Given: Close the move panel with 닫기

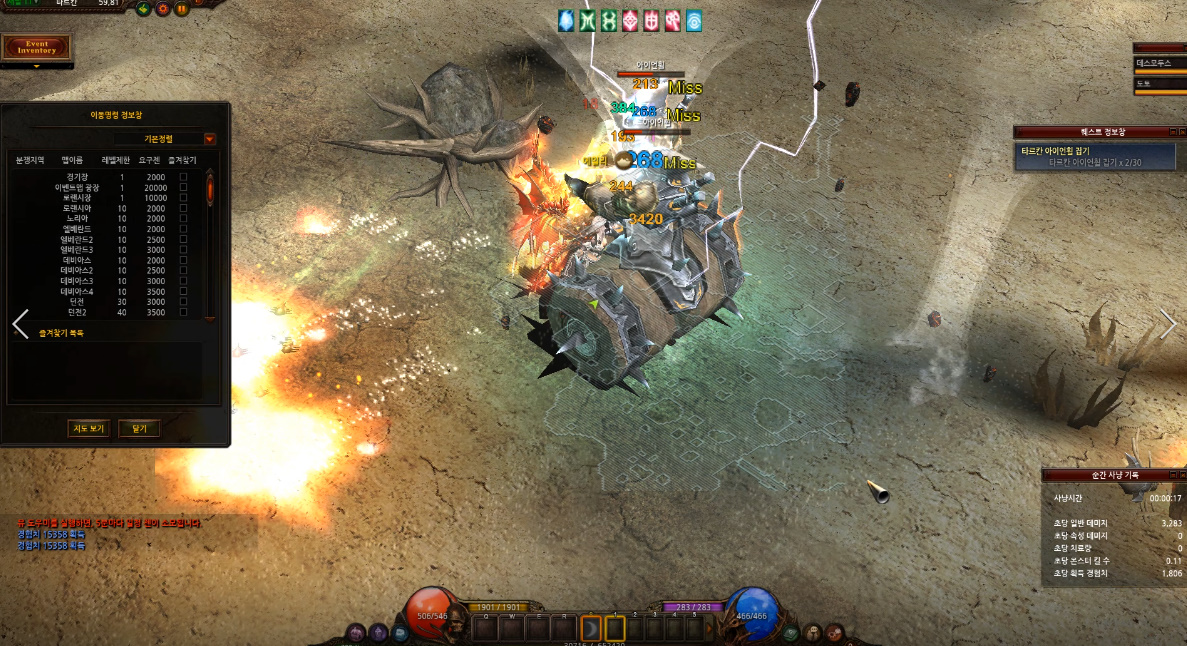Looking at the screenshot, I should tap(139, 428).
